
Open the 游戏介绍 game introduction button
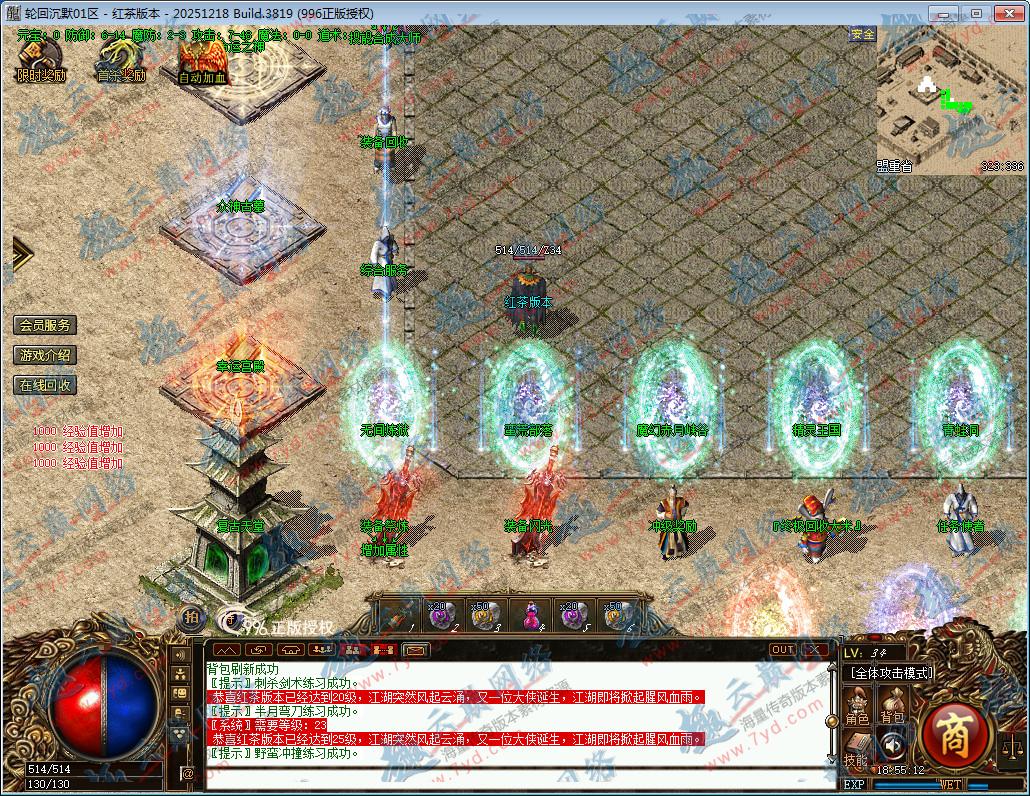point(45,355)
